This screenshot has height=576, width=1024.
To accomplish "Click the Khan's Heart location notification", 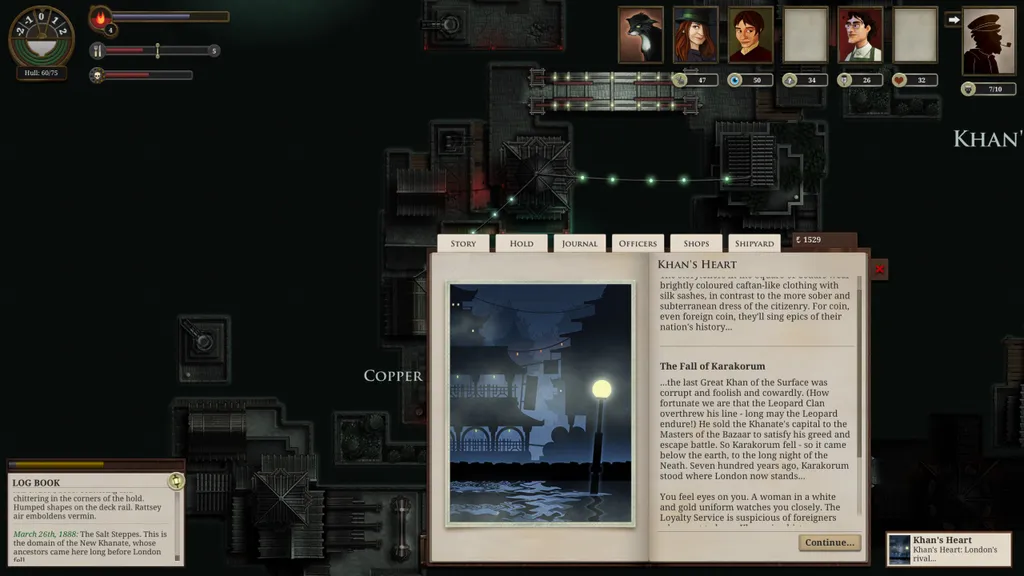I will pos(948,549).
